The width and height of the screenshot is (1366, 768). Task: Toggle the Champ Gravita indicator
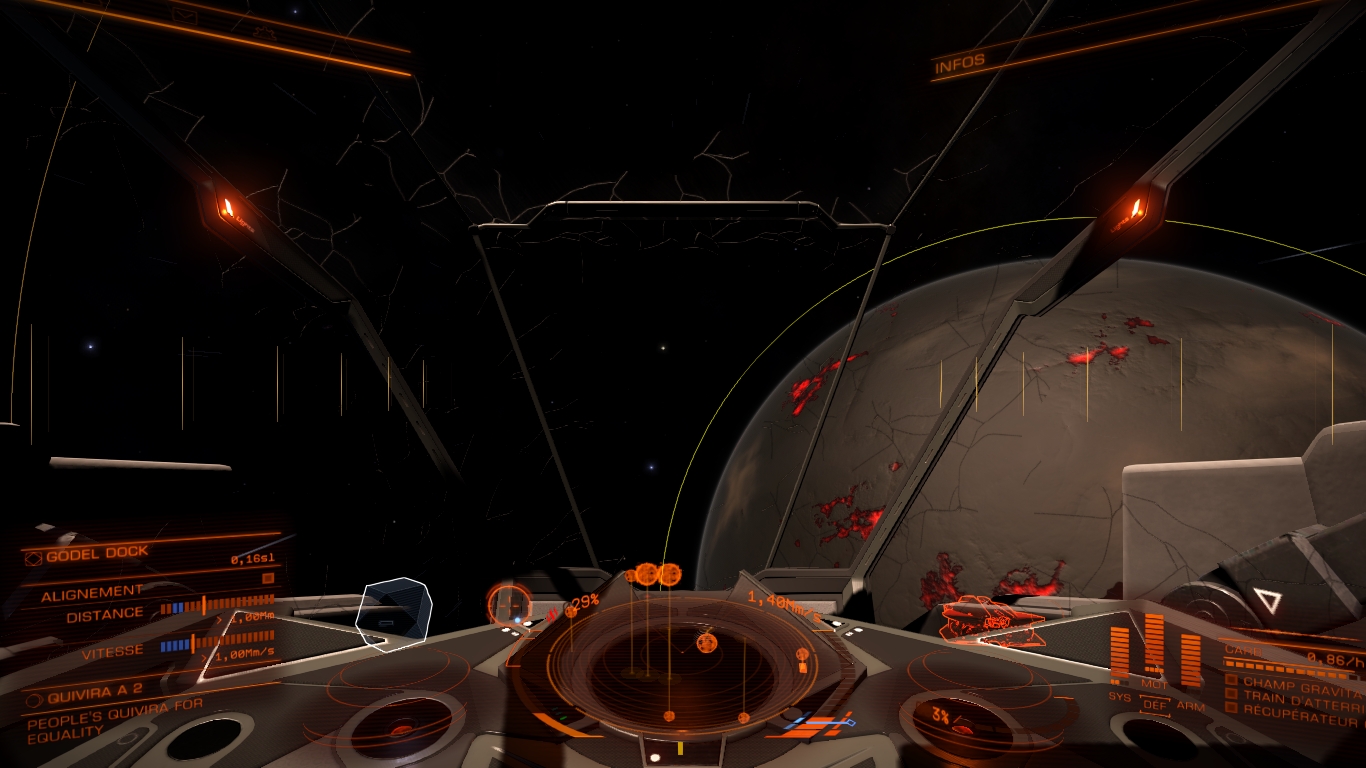coord(1233,680)
